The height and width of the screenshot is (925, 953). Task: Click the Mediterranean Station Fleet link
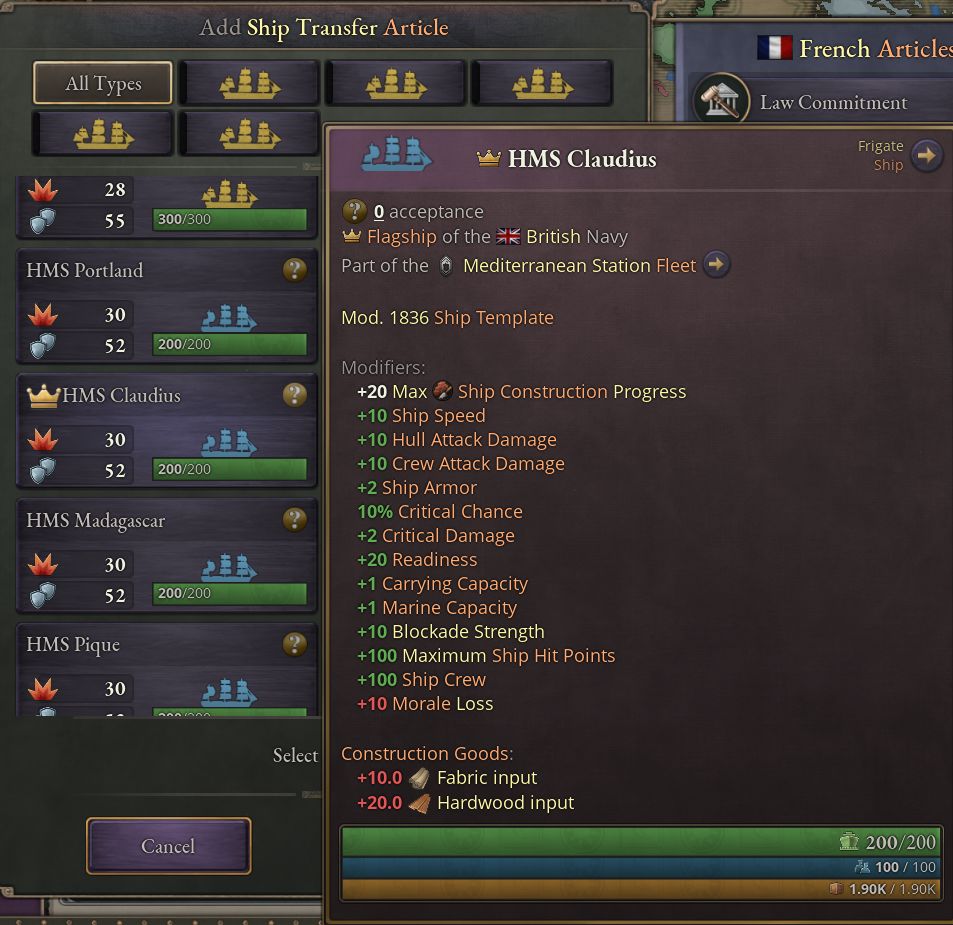coord(579,266)
